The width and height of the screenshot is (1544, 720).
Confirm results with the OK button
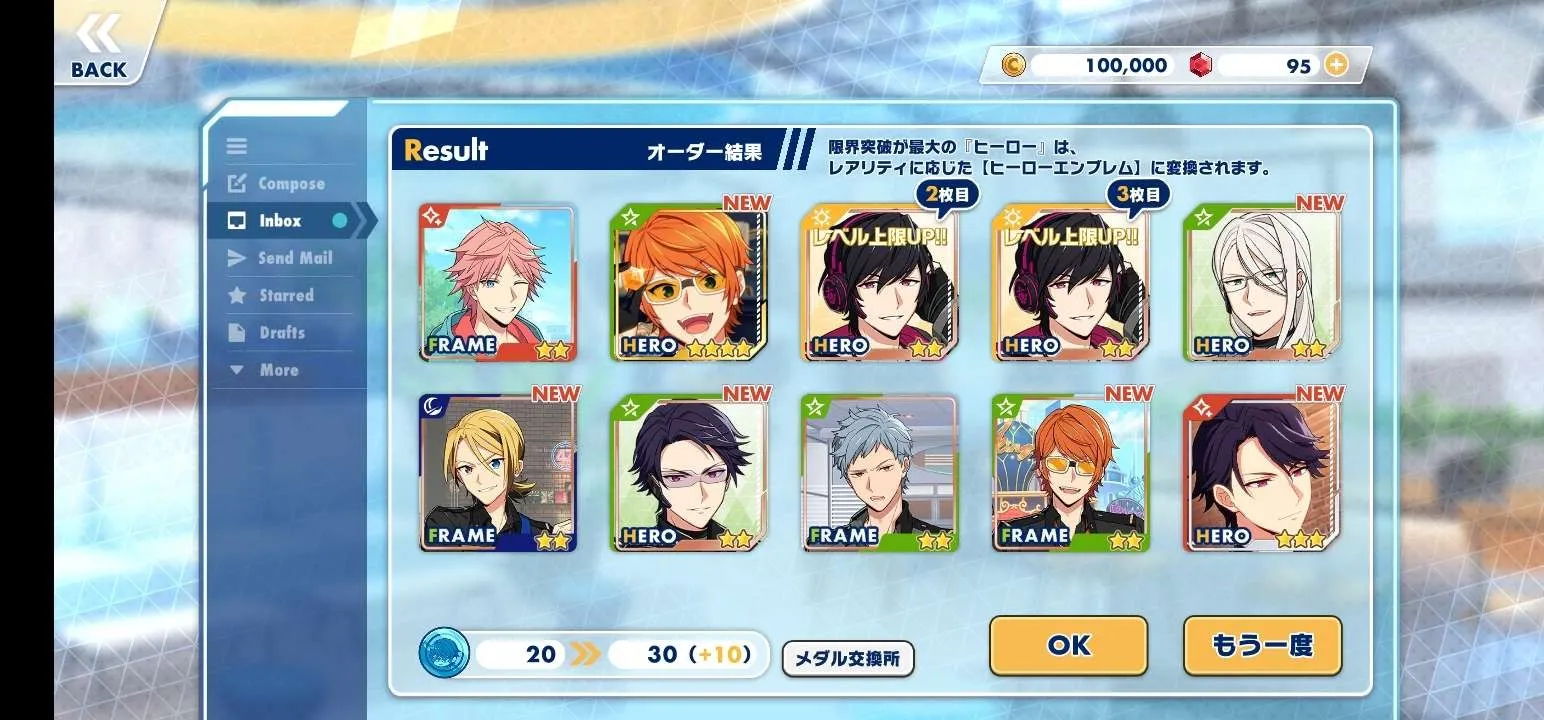pos(1068,645)
